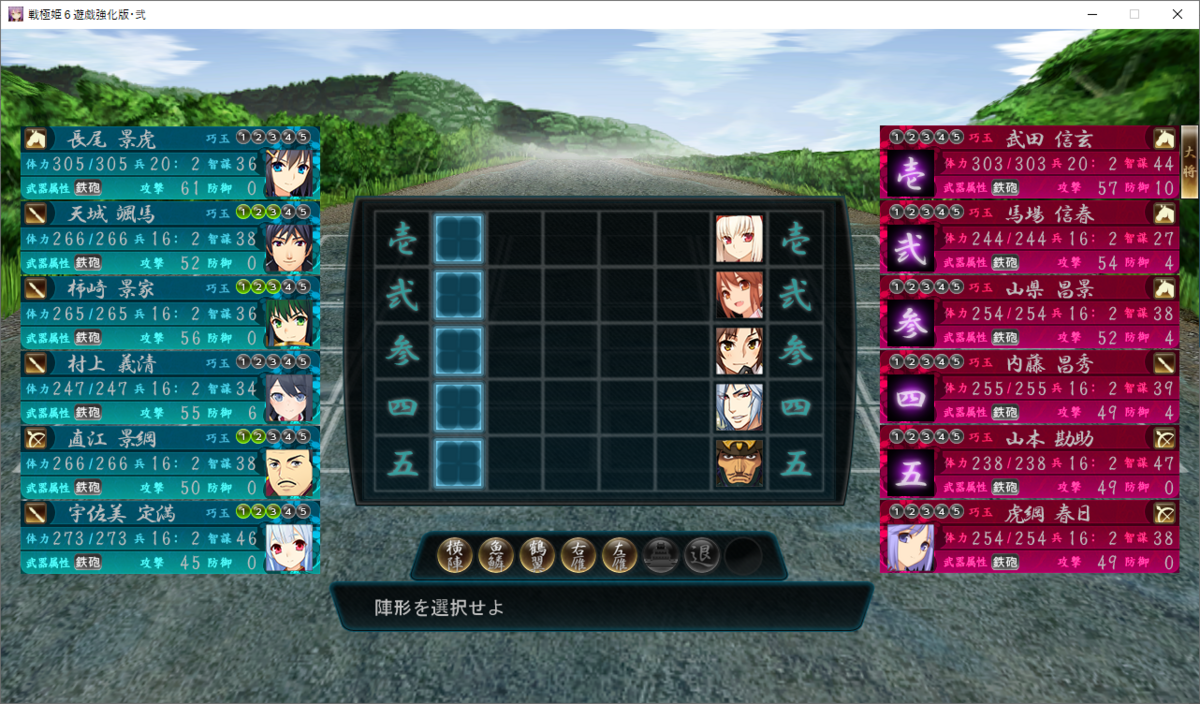Screen dimensions: 1200x704
Task: Pick 直江 景綱 unit panel
Action: (170, 462)
